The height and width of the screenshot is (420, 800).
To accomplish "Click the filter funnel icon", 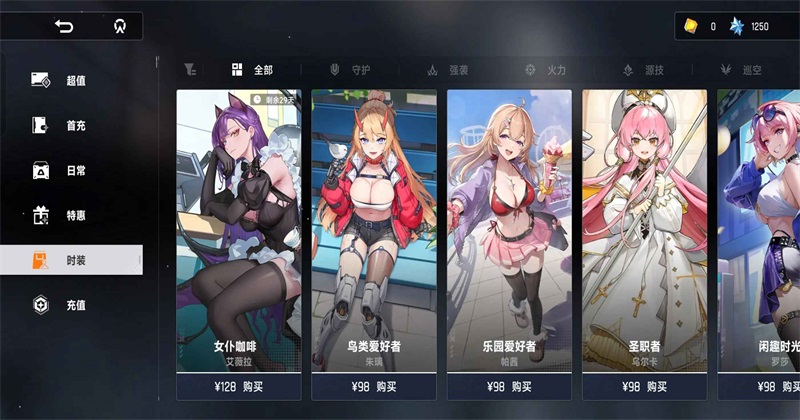I will coord(190,70).
